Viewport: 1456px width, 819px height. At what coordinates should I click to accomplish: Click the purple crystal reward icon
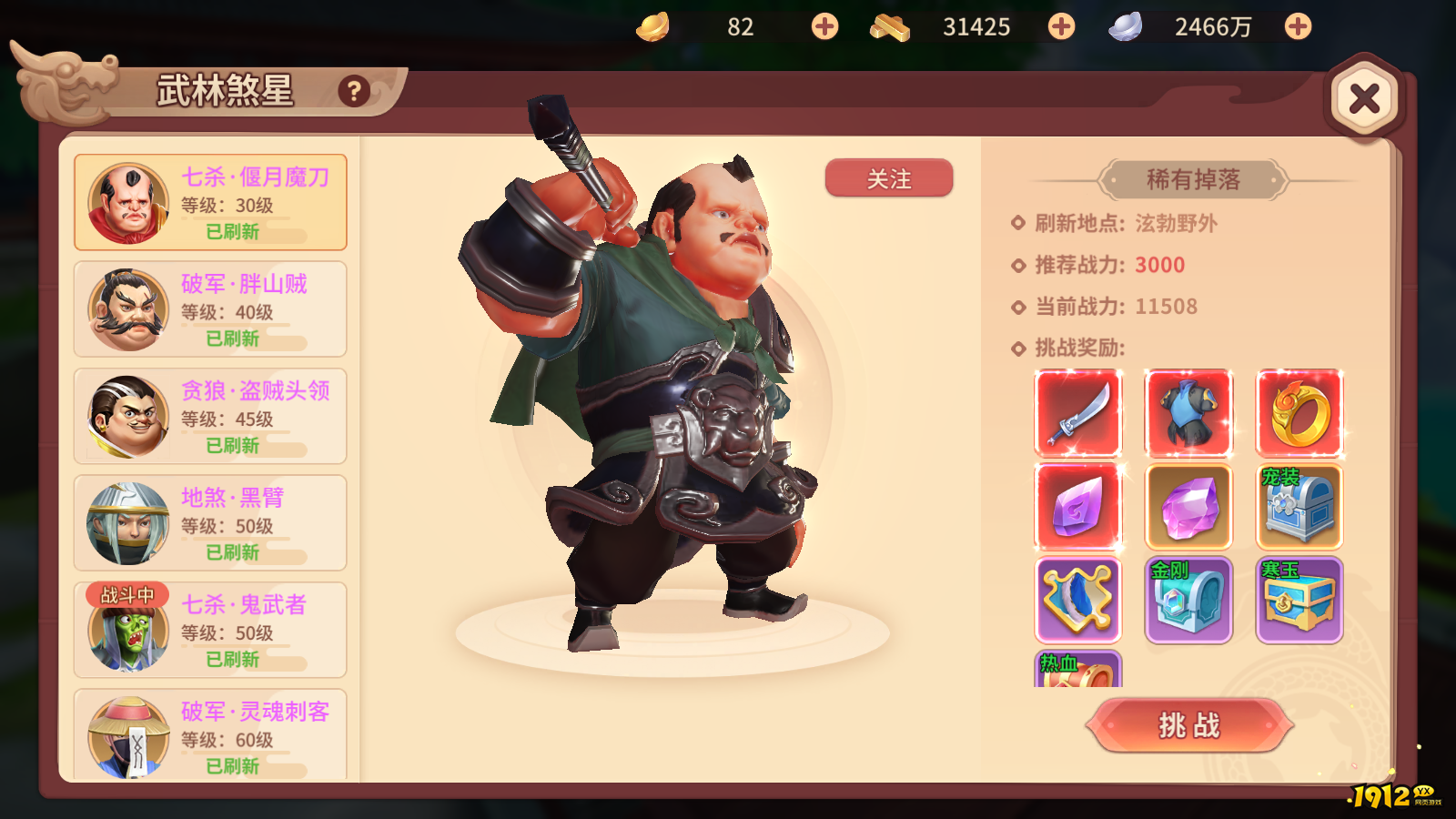pos(1188,508)
